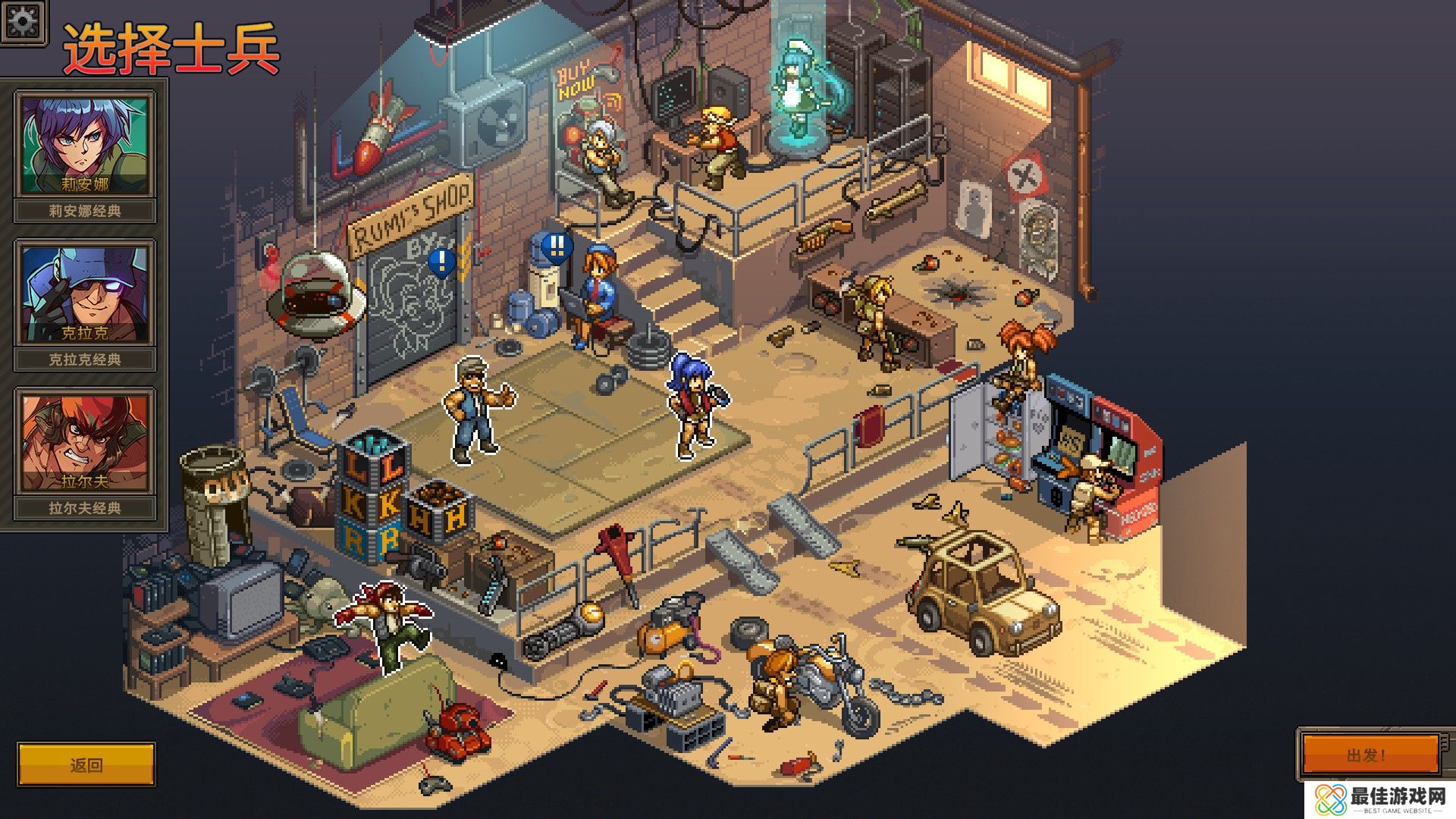Open the single exclamation marker at Rumi's Shop
Image resolution: width=1456 pixels, height=819 pixels.
click(x=441, y=262)
